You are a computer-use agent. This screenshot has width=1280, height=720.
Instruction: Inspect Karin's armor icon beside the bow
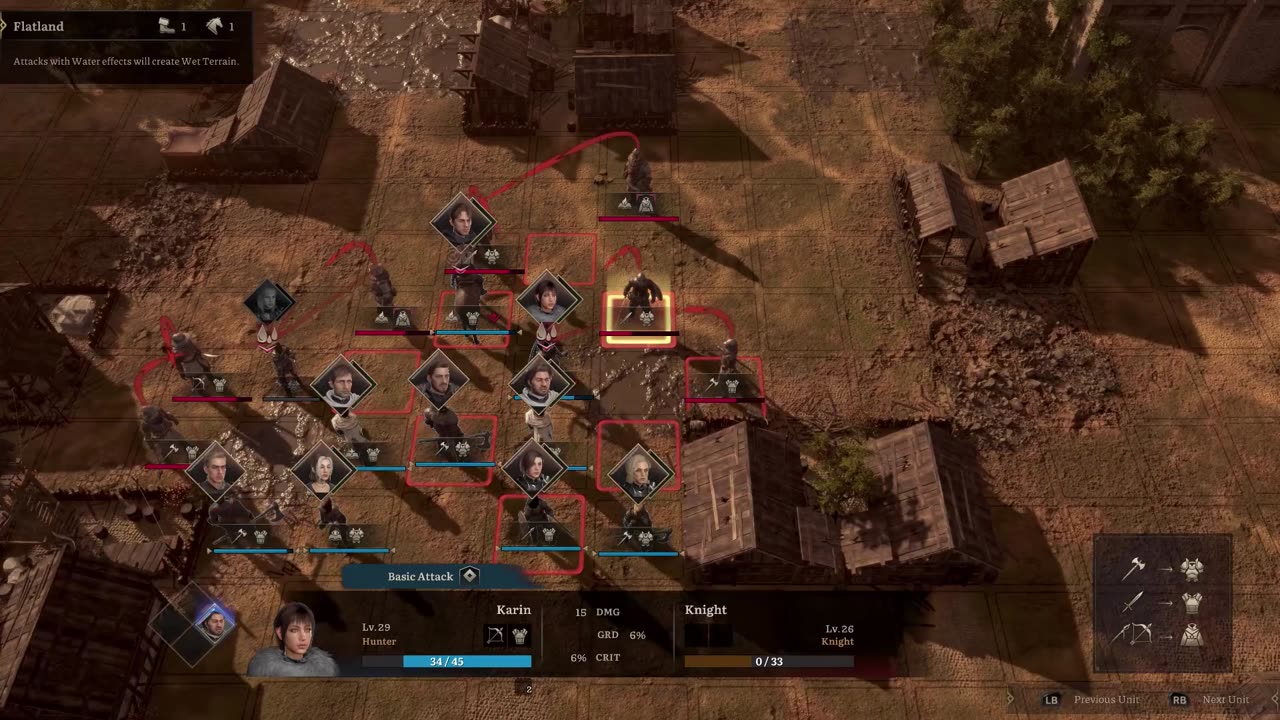tap(520, 635)
